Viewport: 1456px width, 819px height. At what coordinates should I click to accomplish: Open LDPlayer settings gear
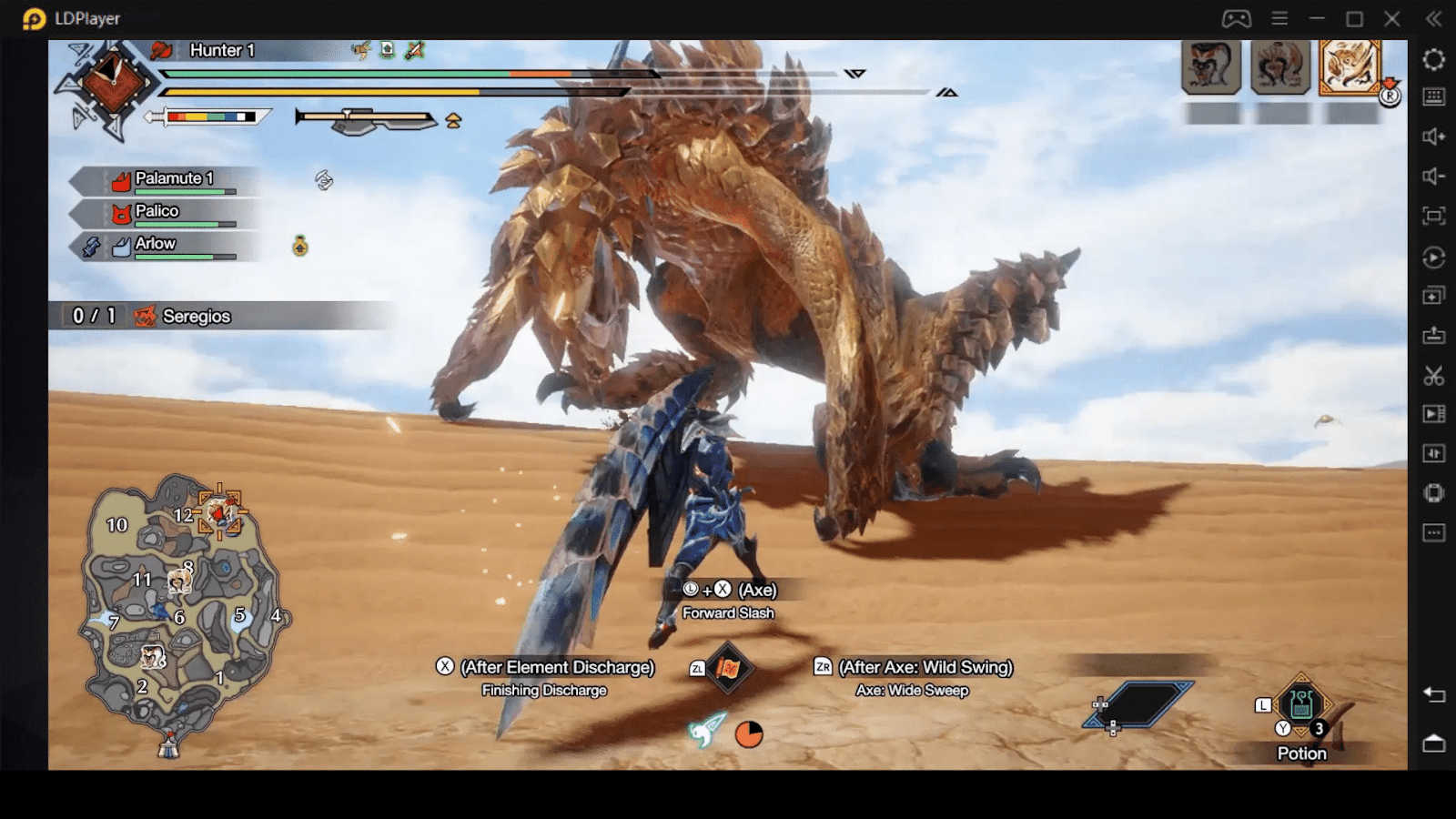(x=1433, y=59)
